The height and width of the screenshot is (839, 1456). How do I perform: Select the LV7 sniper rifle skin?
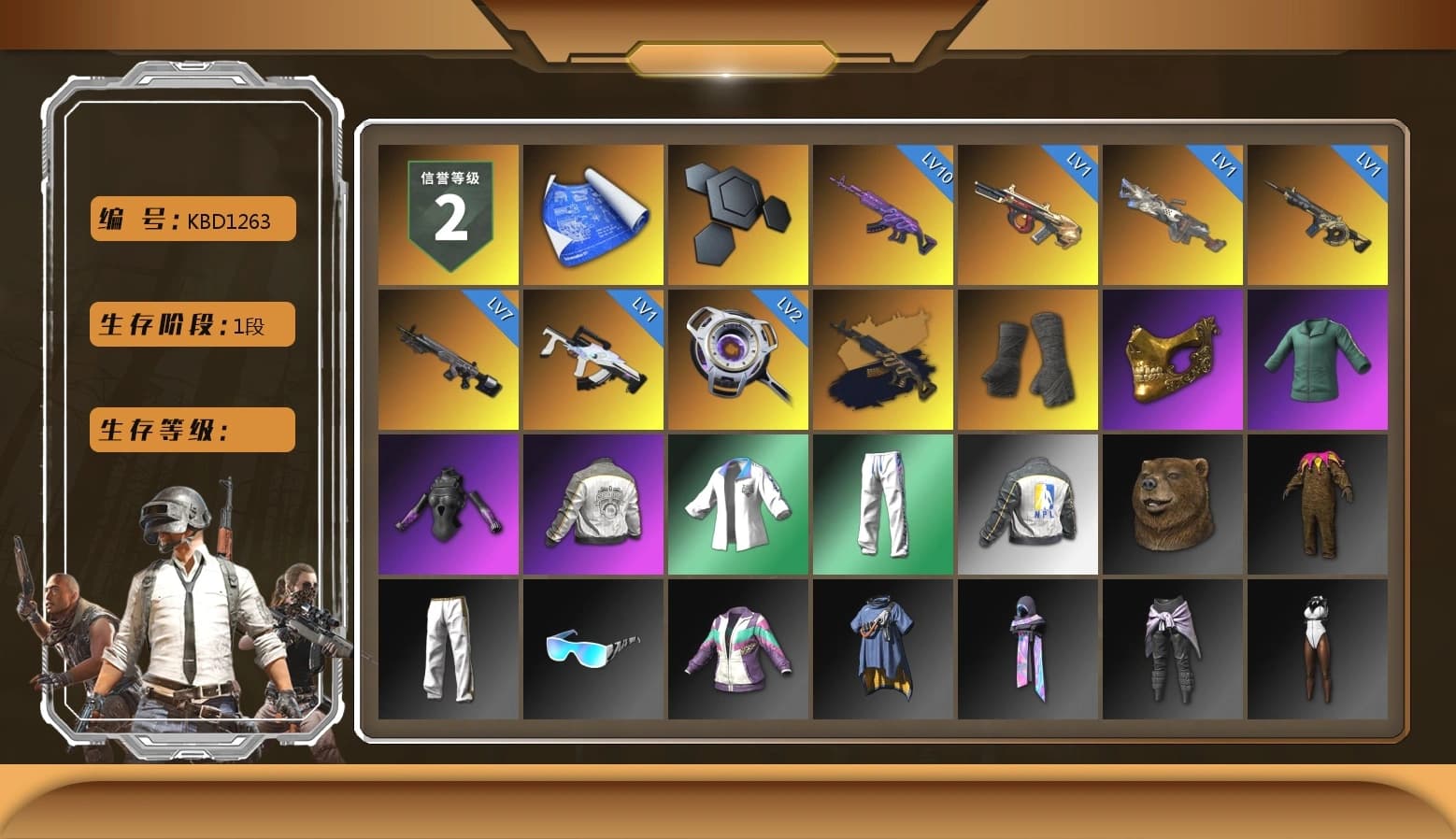tap(447, 360)
